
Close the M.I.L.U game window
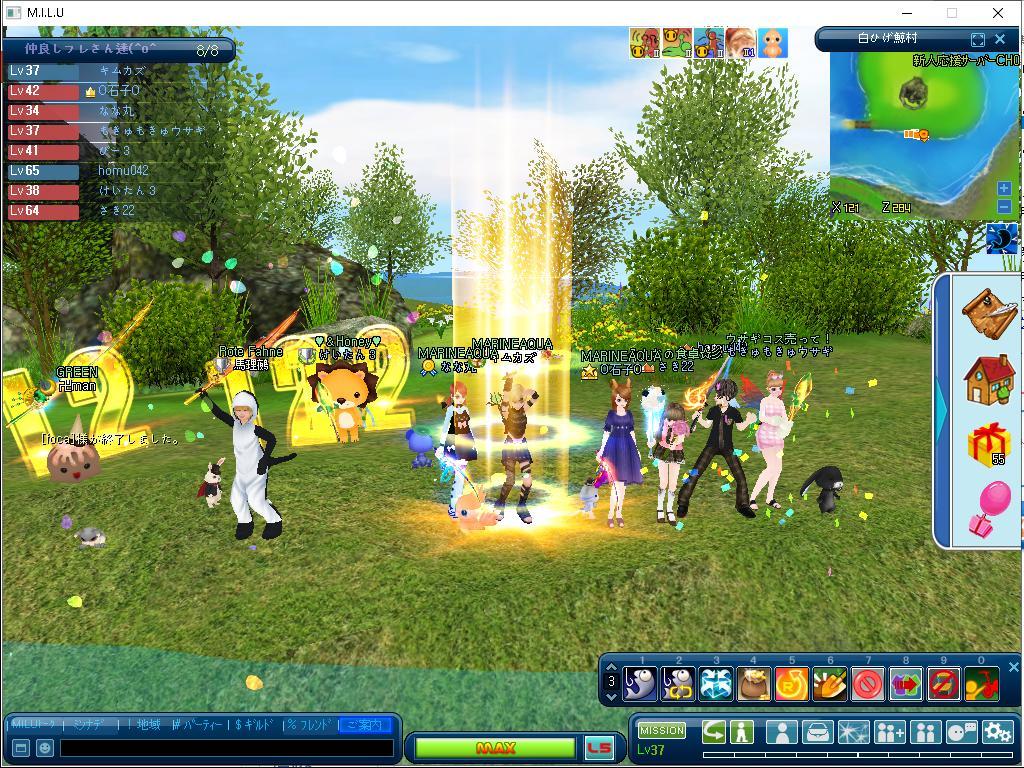pyautogui.click(x=998, y=13)
